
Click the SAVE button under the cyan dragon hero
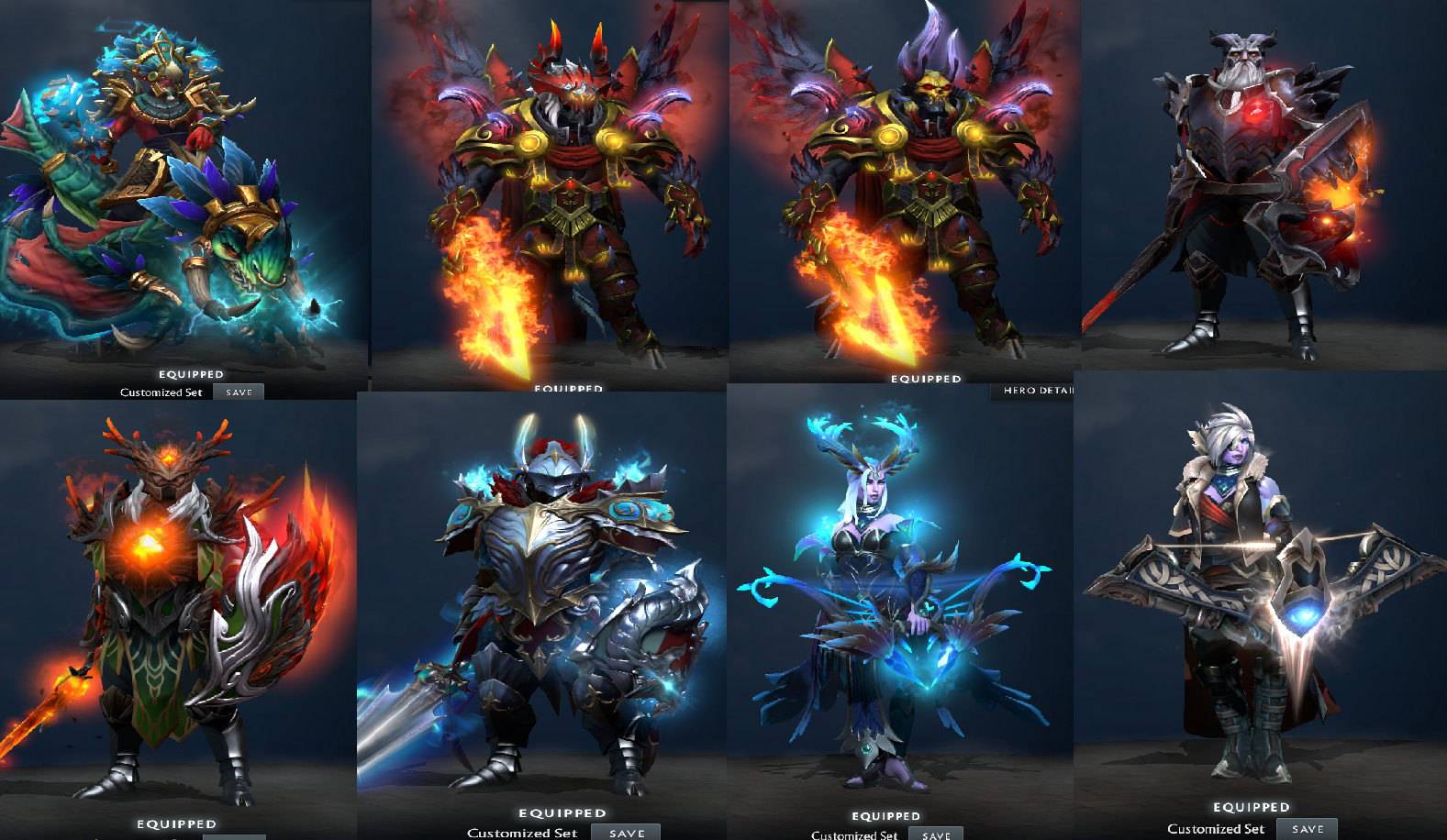[x=238, y=392]
